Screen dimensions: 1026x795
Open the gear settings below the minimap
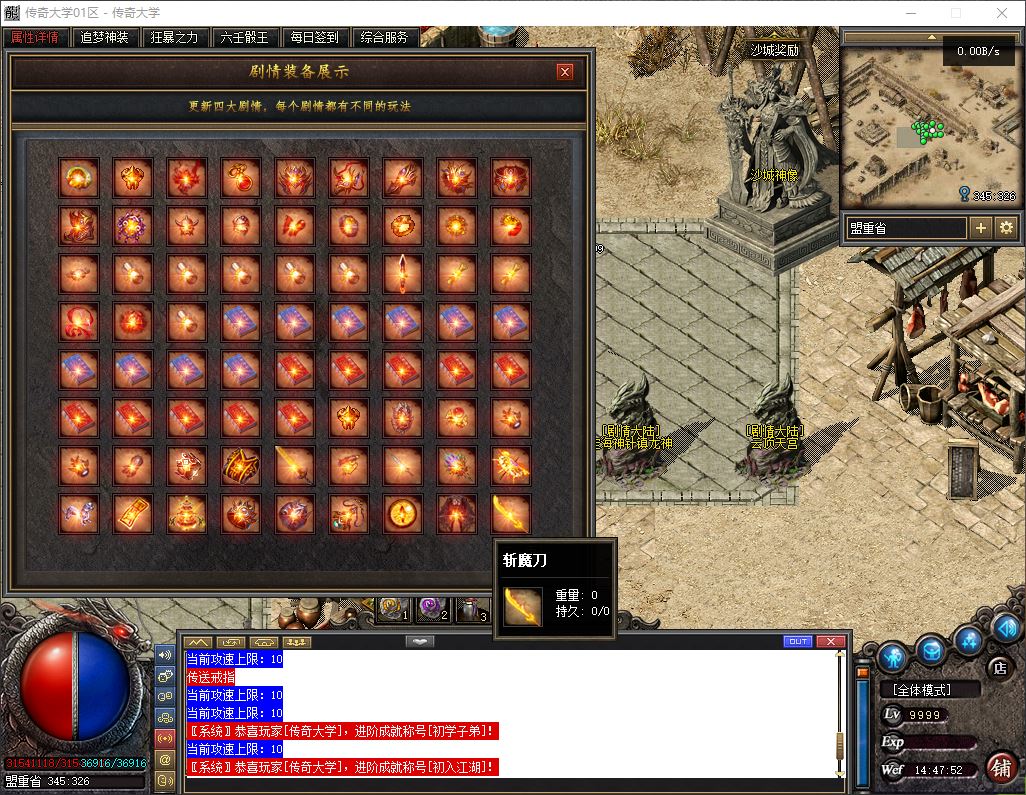click(x=1006, y=228)
